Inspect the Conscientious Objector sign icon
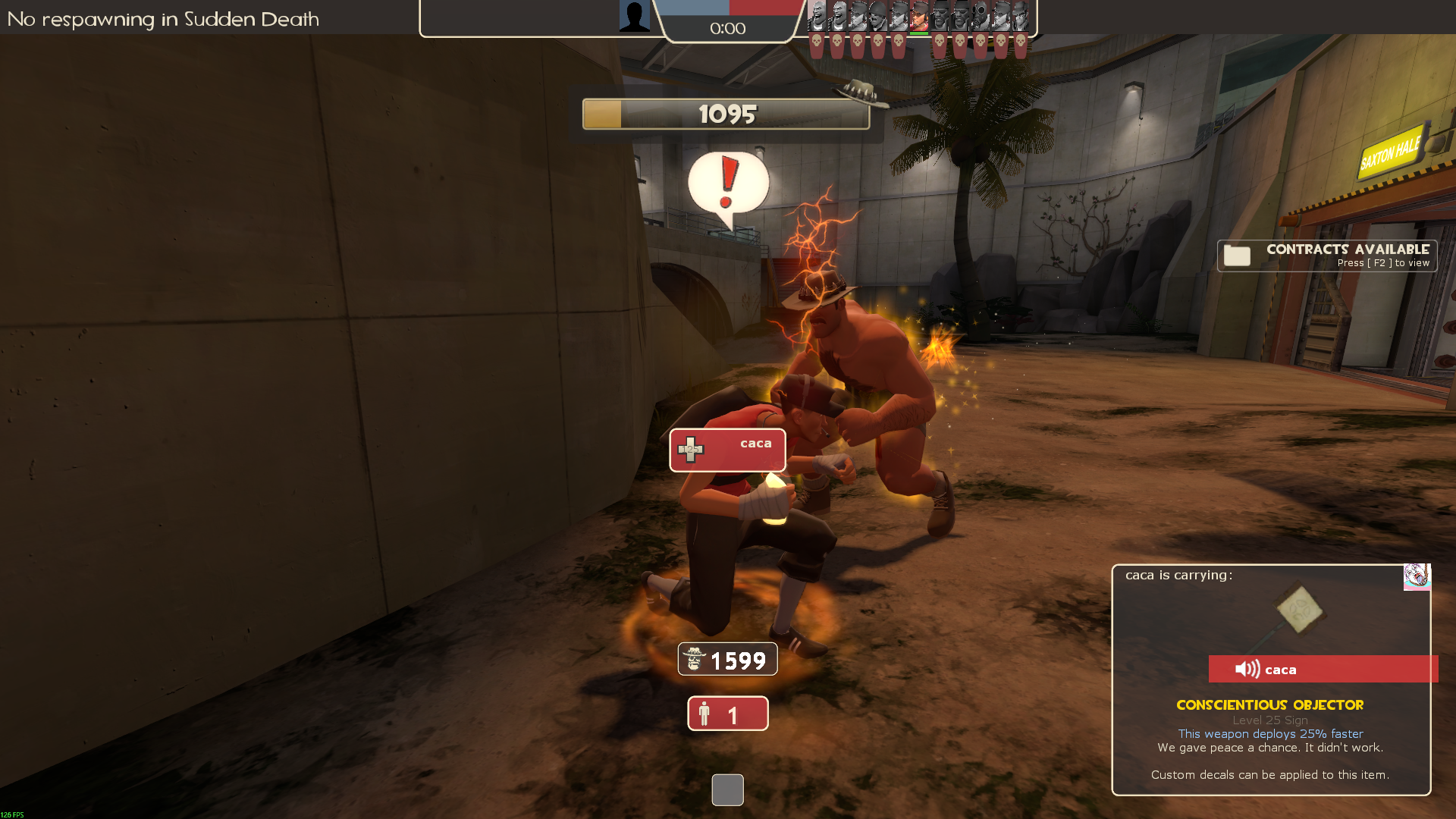1456x819 pixels. coord(1298,611)
